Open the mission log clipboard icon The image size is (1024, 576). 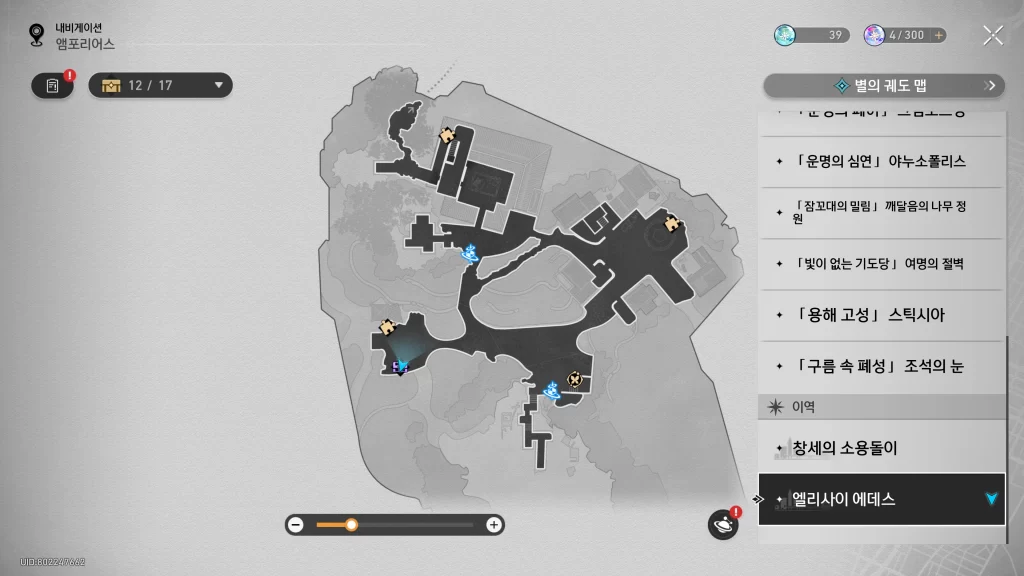(52, 86)
